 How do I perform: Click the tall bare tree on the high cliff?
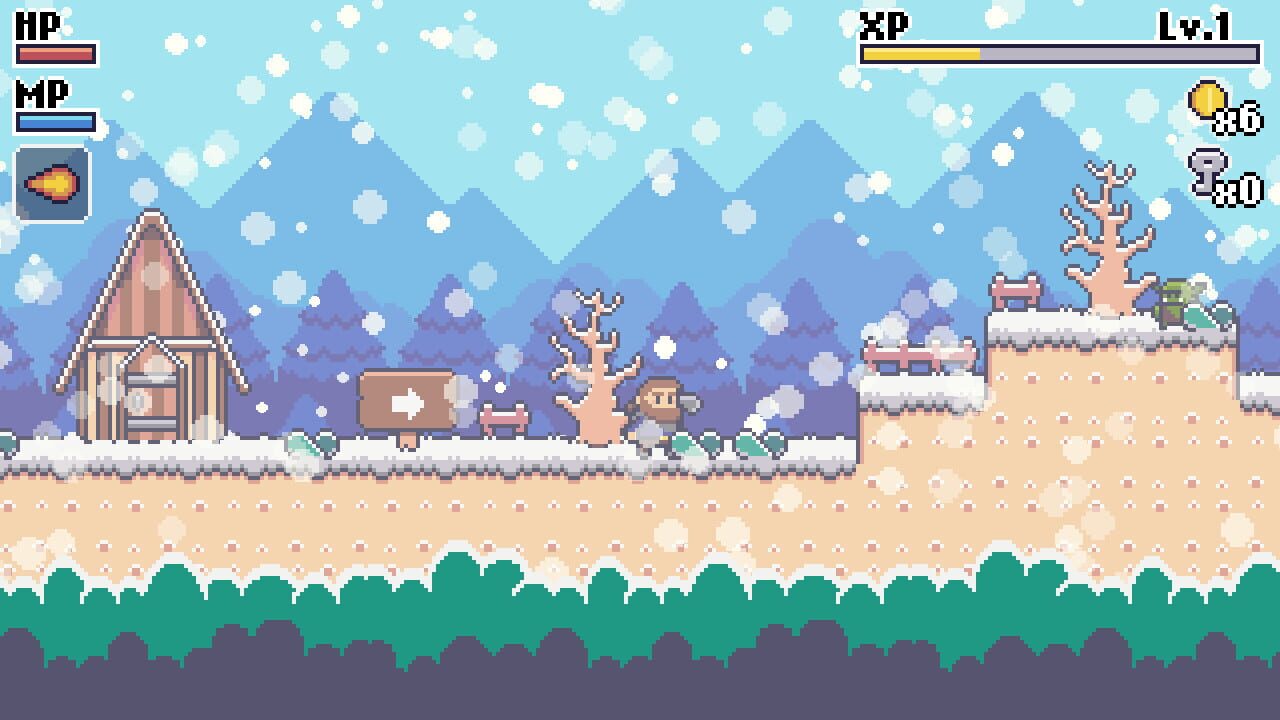coord(1105,230)
